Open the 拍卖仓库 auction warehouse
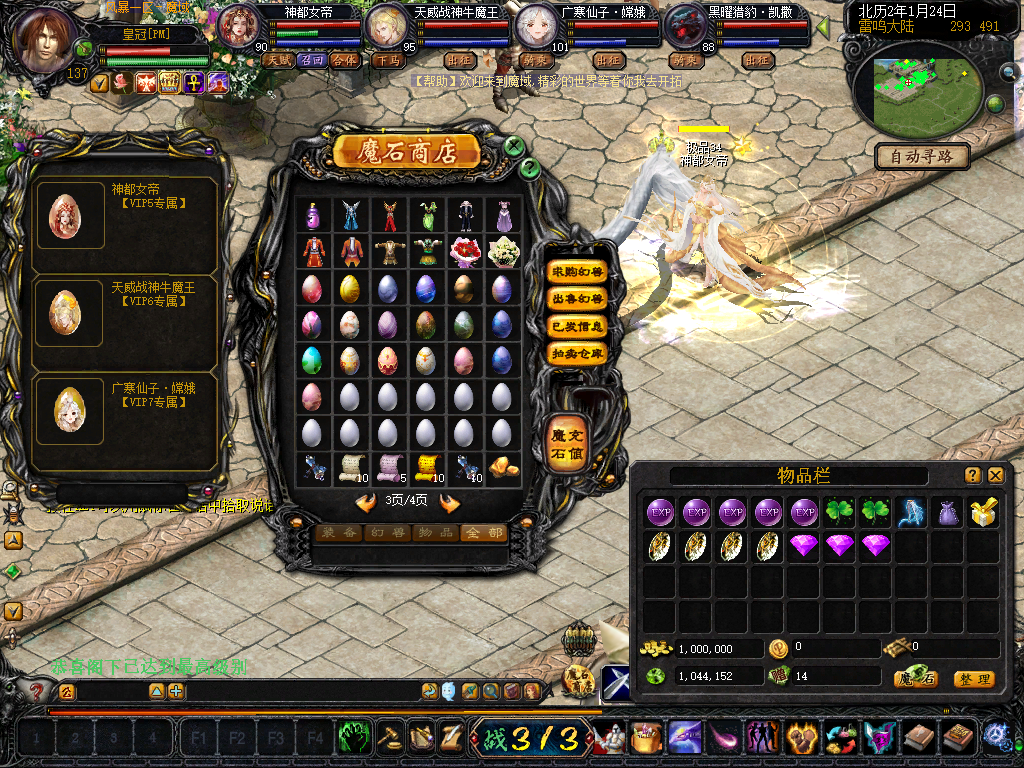This screenshot has height=768, width=1024. coord(578,353)
